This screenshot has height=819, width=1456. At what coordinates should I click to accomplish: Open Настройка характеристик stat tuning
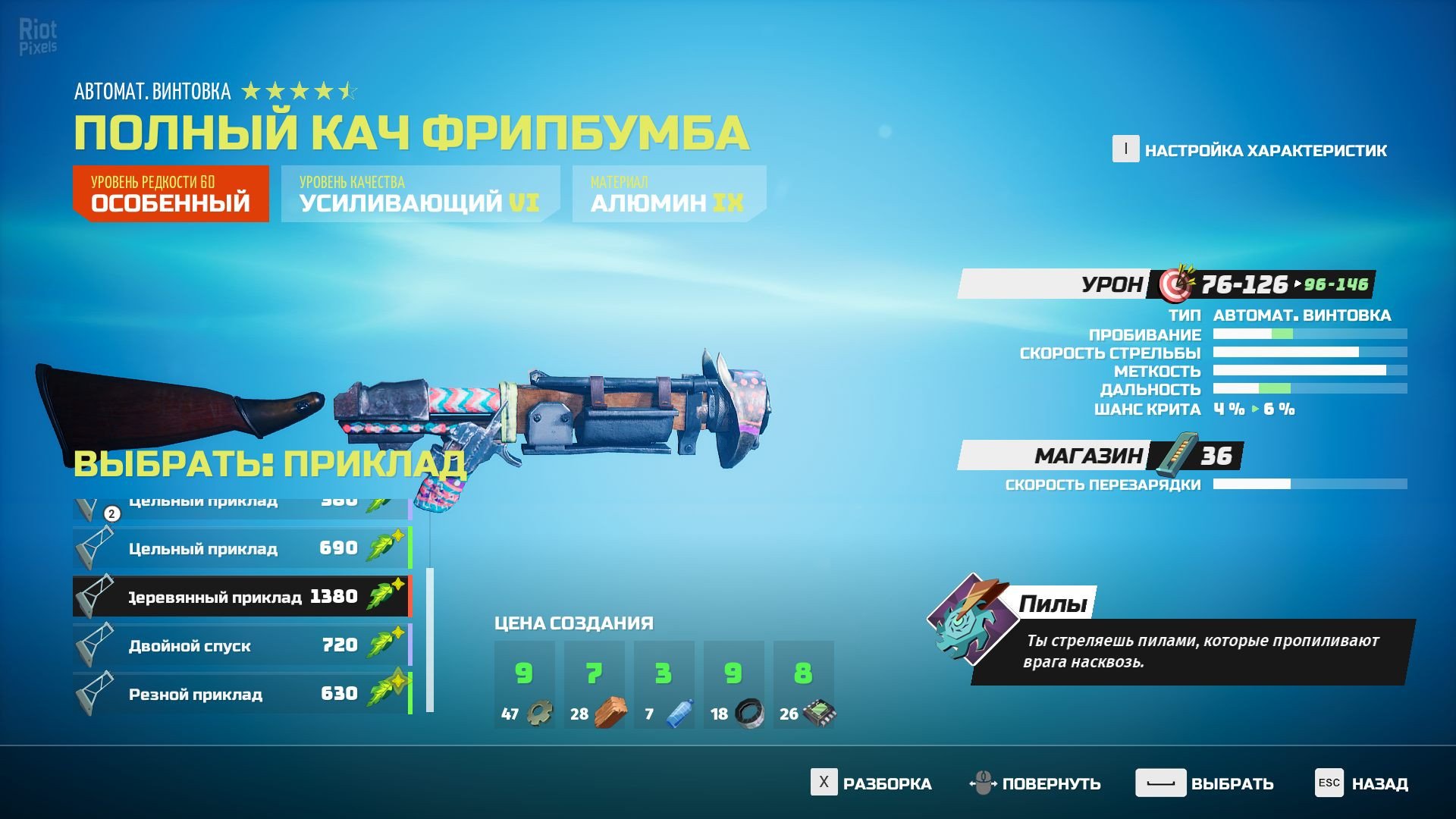1250,150
